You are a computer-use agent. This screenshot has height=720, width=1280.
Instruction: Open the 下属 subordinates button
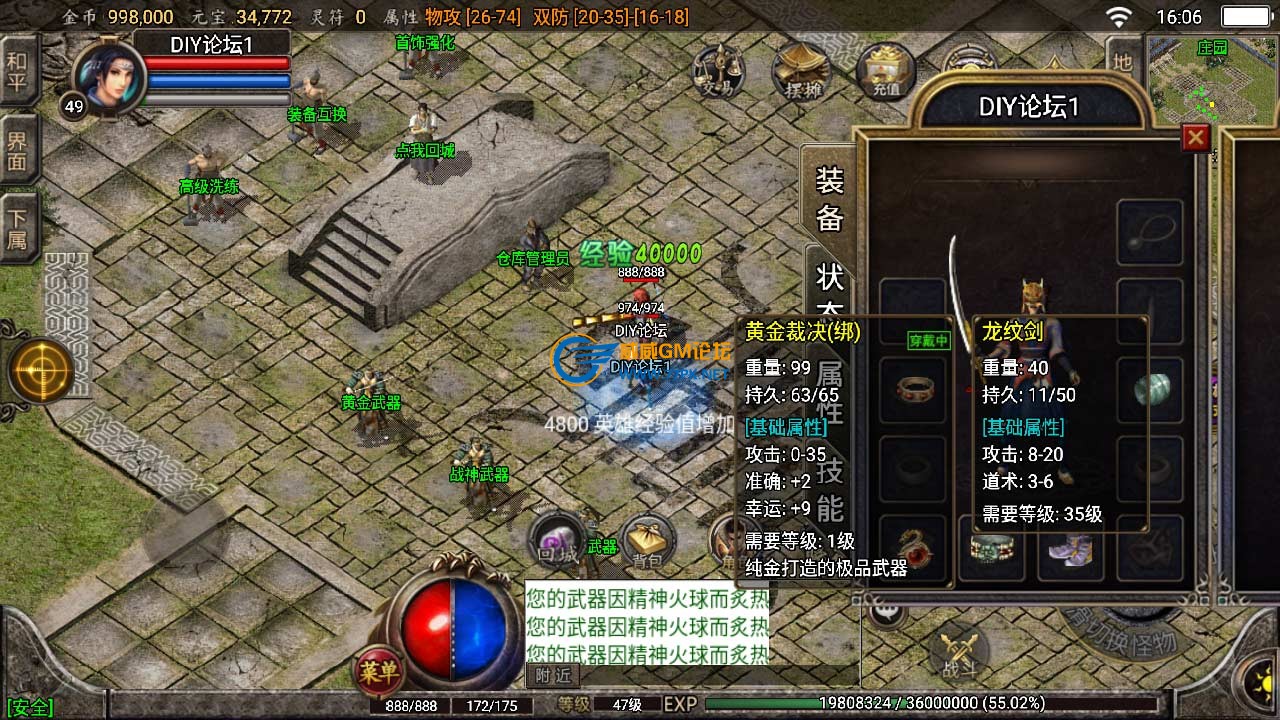pyautogui.click(x=17, y=228)
